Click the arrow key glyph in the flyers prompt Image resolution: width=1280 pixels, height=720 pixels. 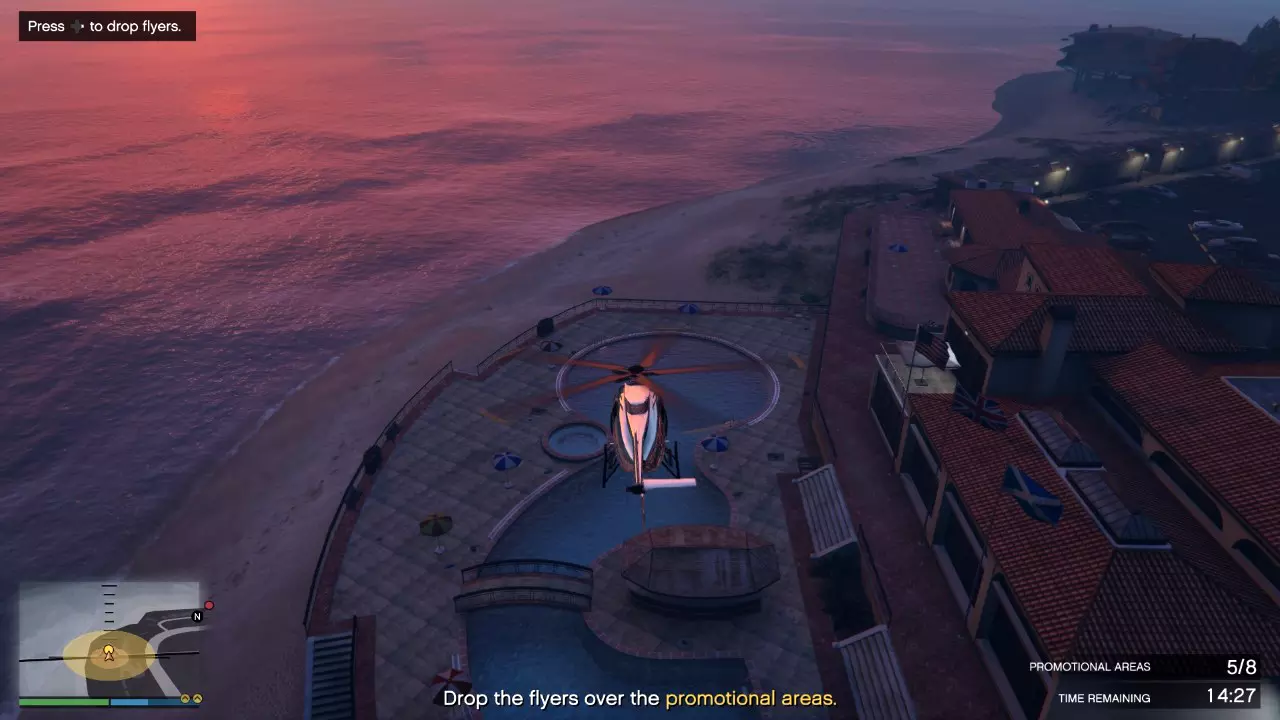click(x=75, y=26)
